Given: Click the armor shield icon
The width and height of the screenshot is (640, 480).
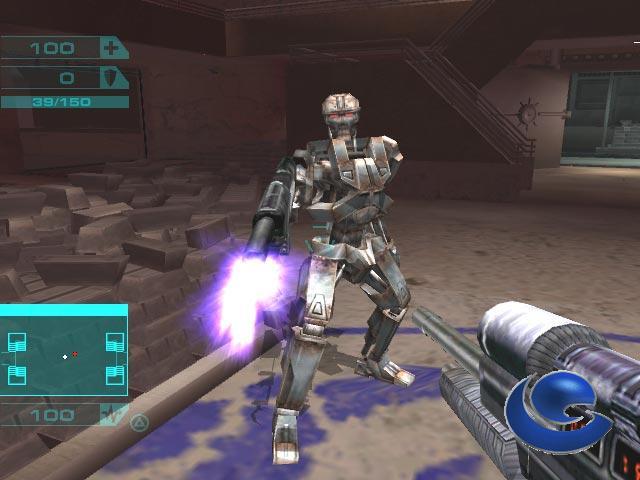Looking at the screenshot, I should point(111,78).
